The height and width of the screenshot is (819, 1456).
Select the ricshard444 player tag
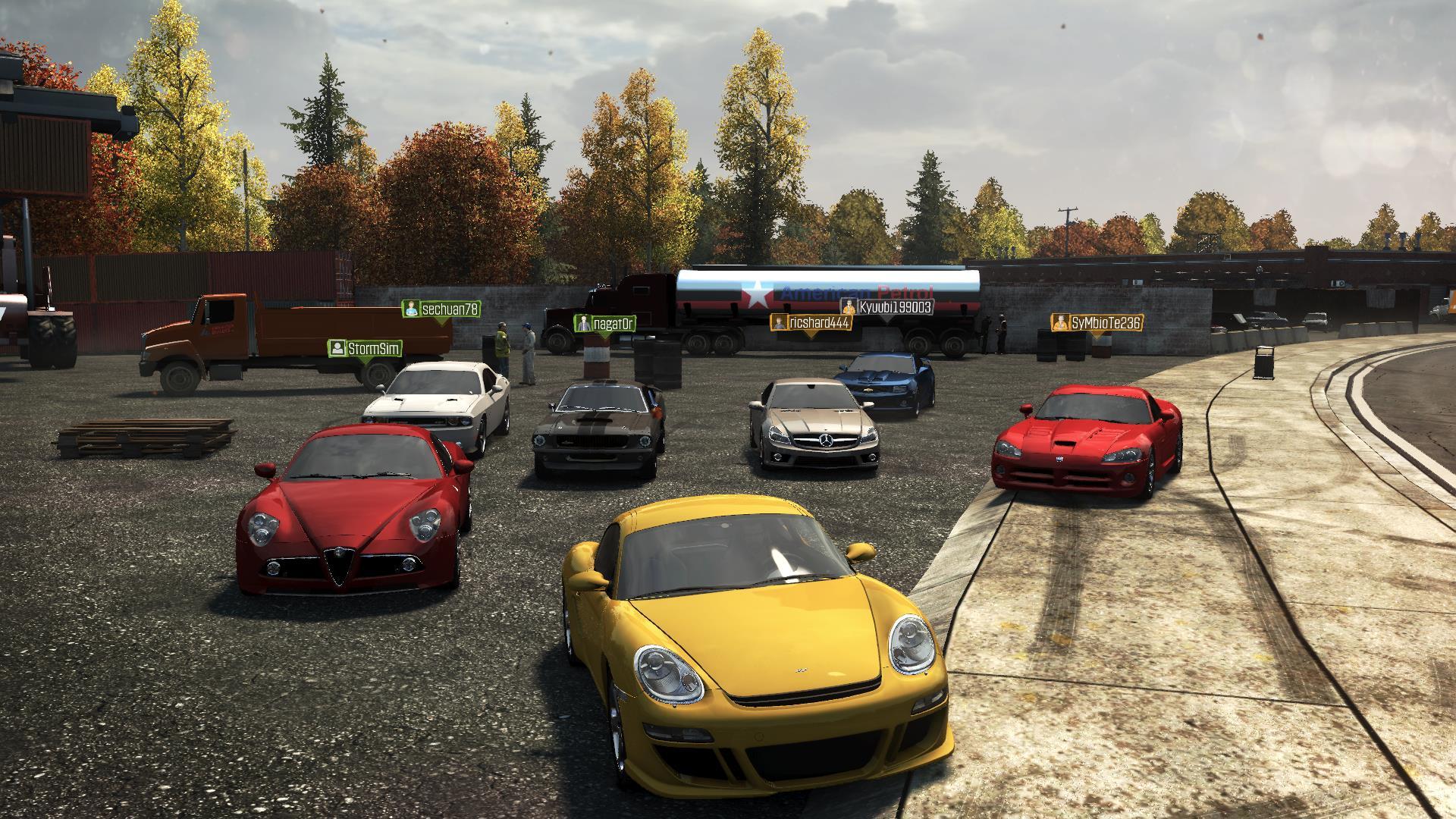point(811,322)
